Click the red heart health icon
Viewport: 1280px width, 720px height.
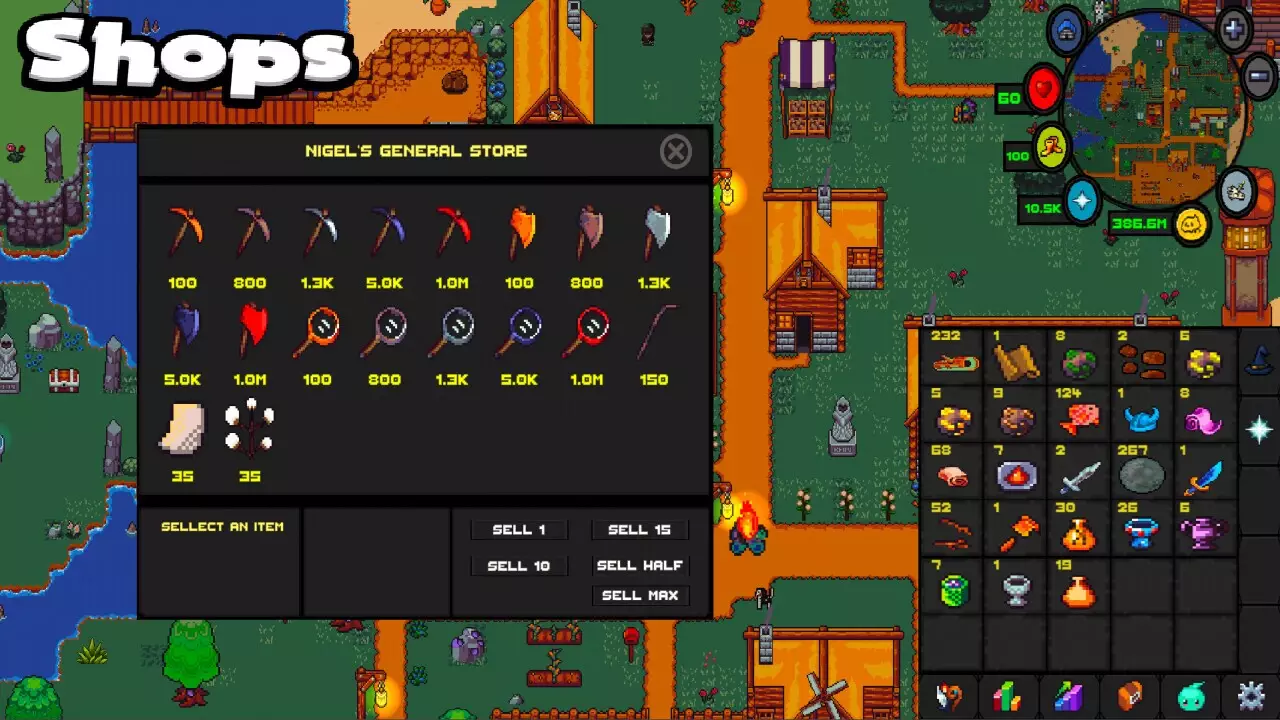(1043, 90)
